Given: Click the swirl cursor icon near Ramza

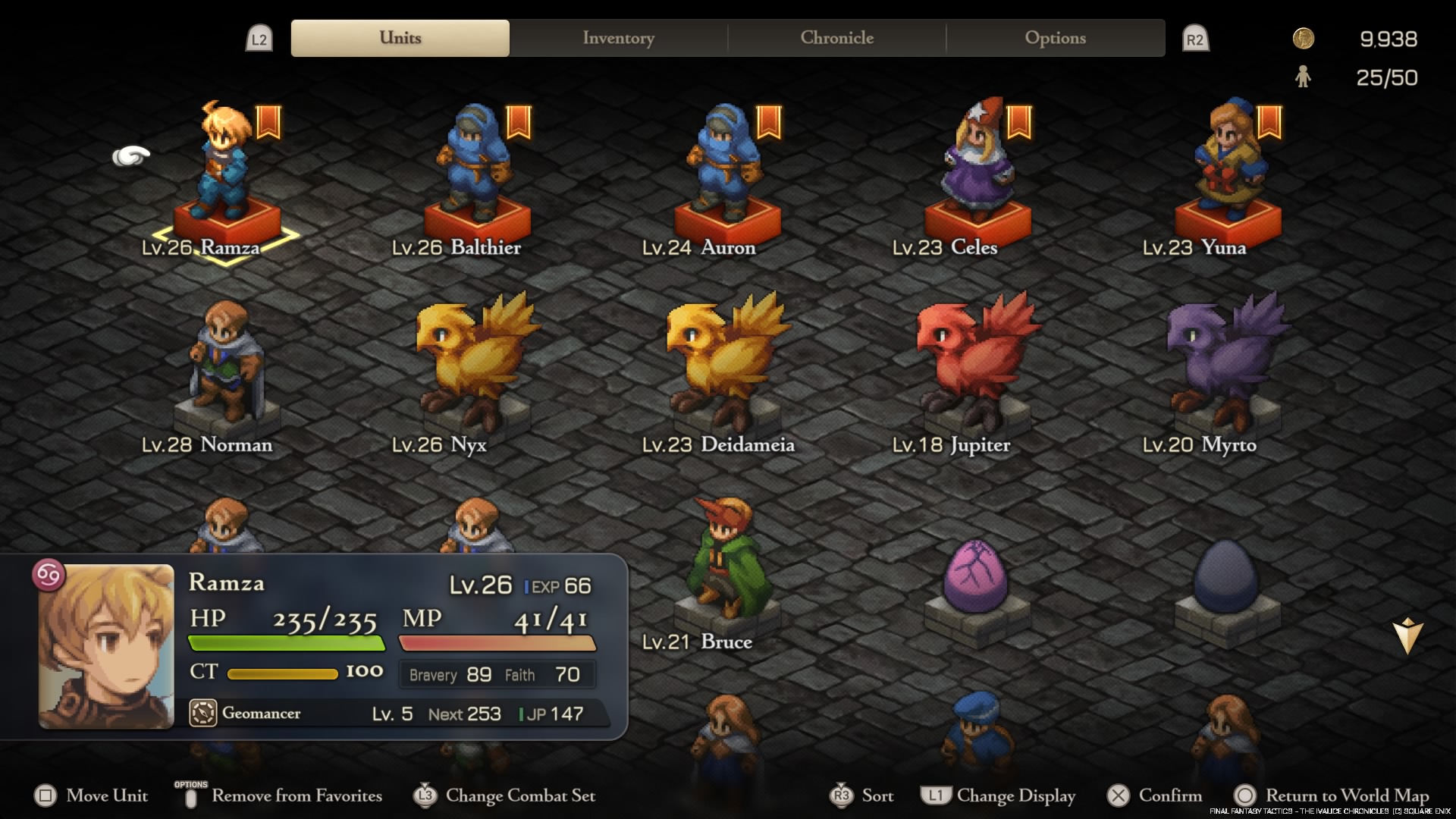Looking at the screenshot, I should (x=130, y=155).
